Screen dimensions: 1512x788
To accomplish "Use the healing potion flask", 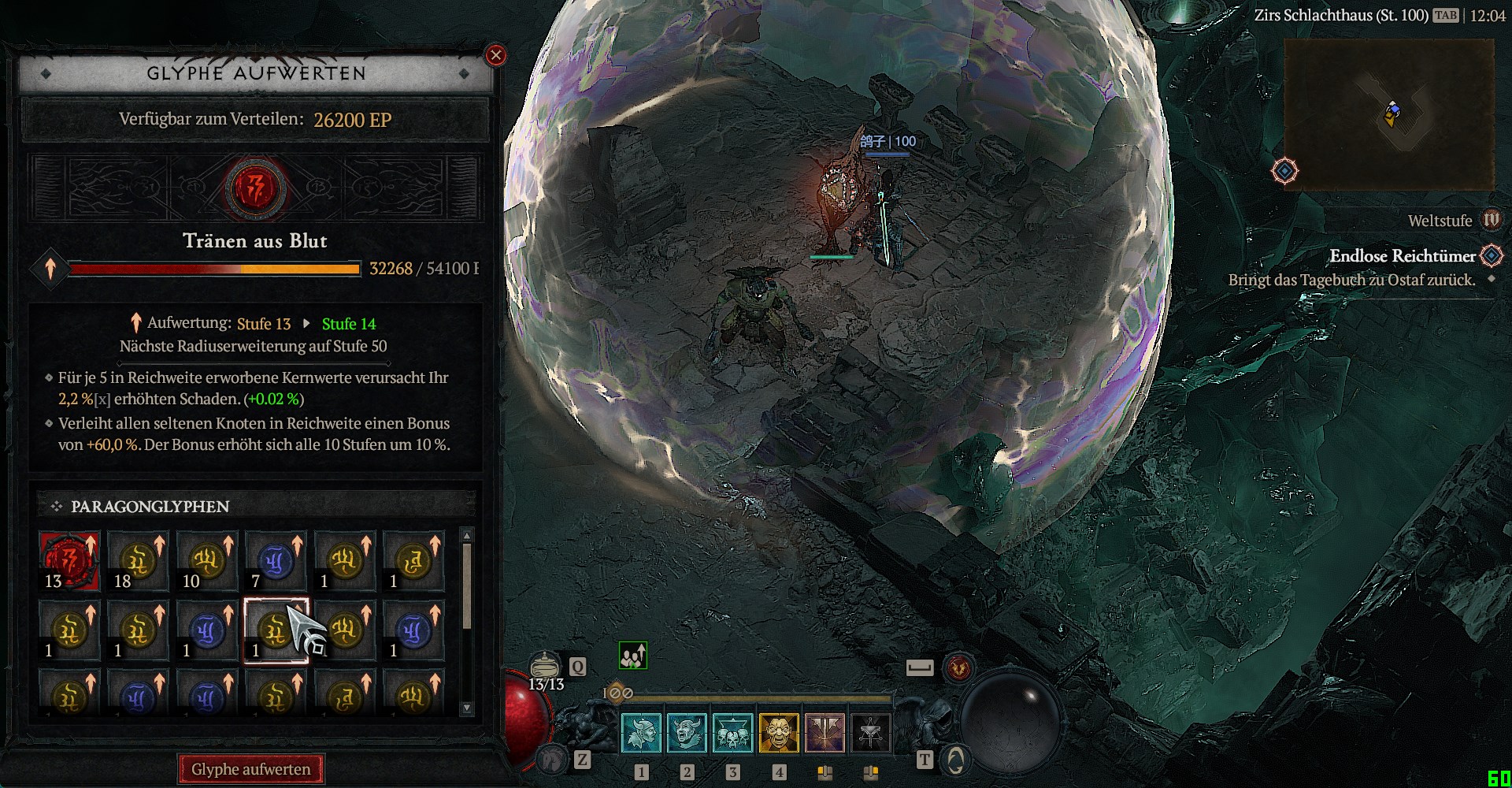I will click(545, 667).
